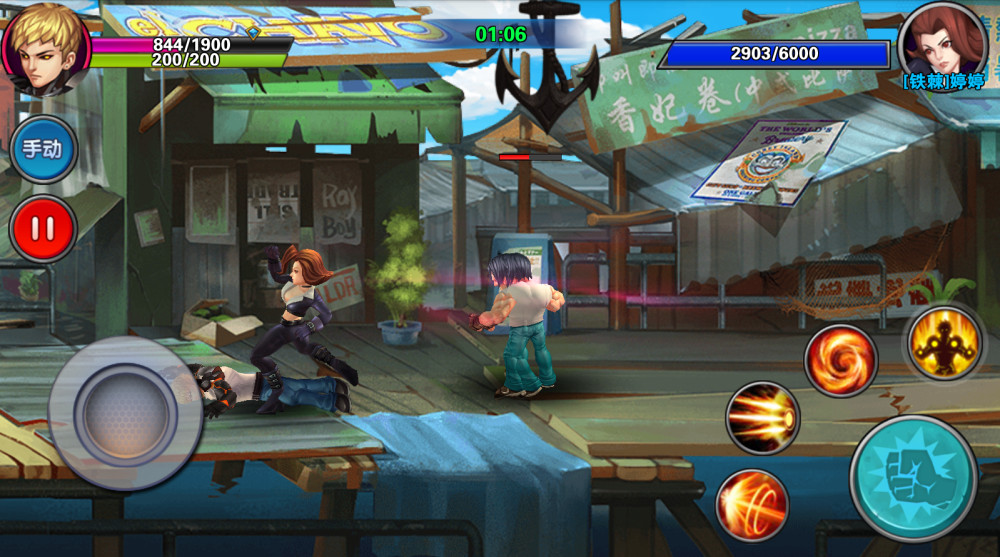Tap the red-haired boss portrait
The width and height of the screenshot is (1000, 557).
[x=942, y=42]
